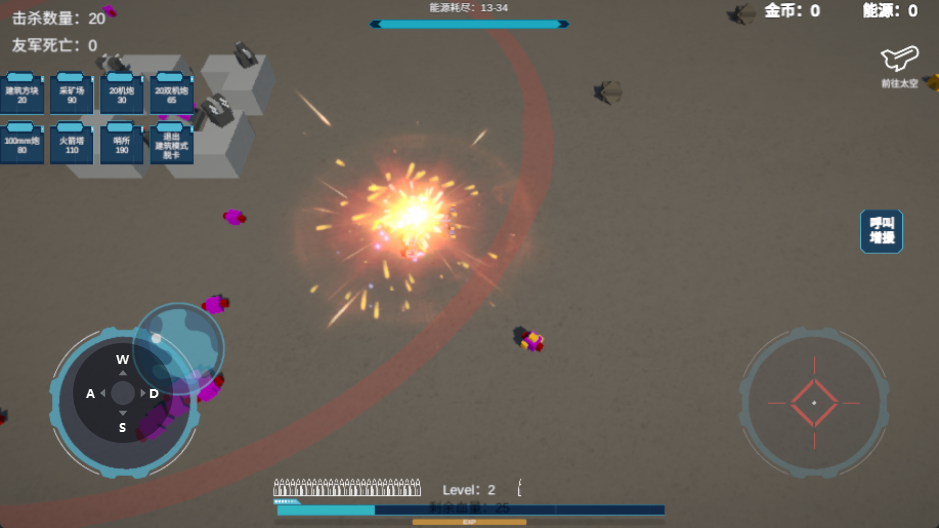Image resolution: width=939 pixels, height=528 pixels.
Task: Select the 建筑方块 build card
Action: [x=22, y=94]
